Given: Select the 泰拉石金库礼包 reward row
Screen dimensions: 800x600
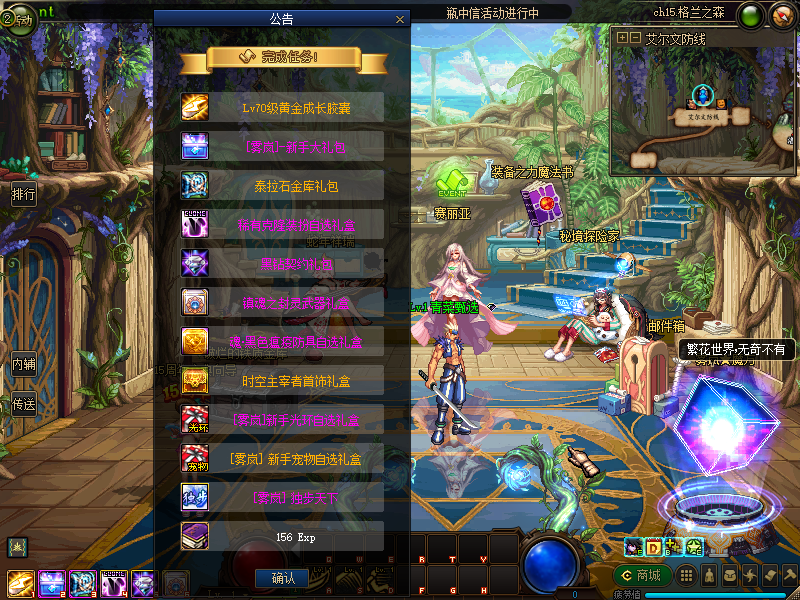Looking at the screenshot, I should click(282, 185).
